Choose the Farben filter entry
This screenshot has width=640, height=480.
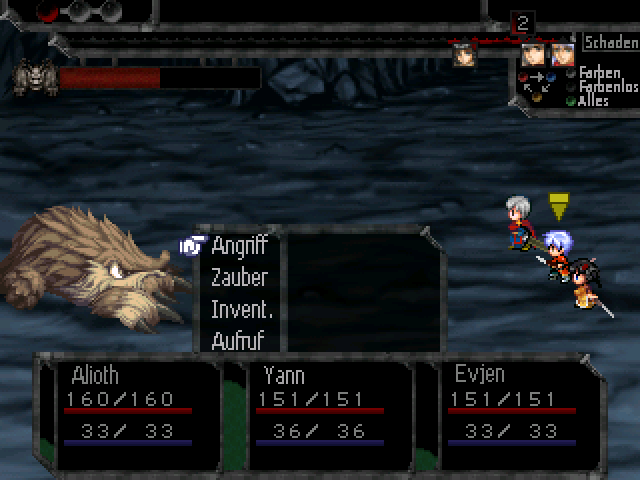tap(600, 73)
